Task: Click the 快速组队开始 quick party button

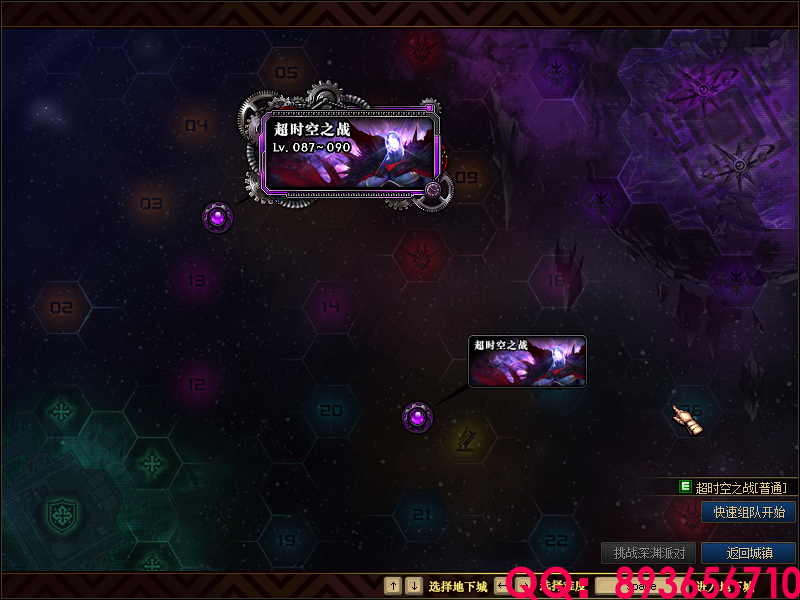Action: coord(748,512)
